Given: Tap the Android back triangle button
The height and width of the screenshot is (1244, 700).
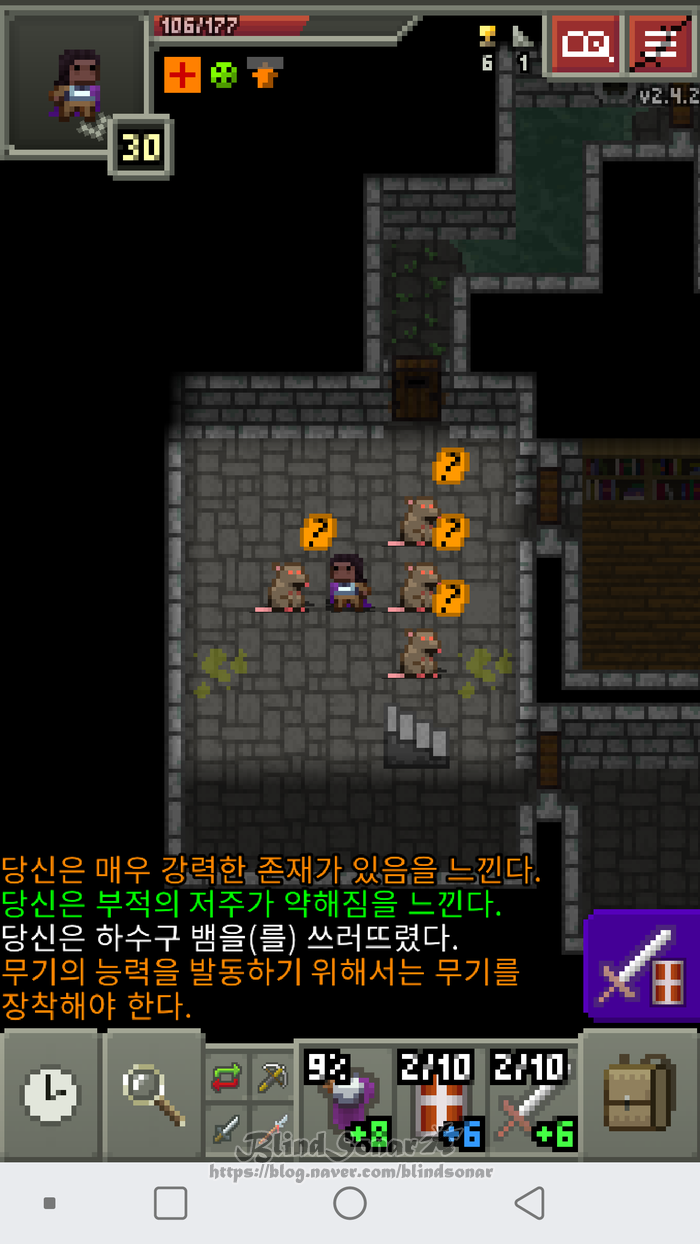Looking at the screenshot, I should point(529,1202).
